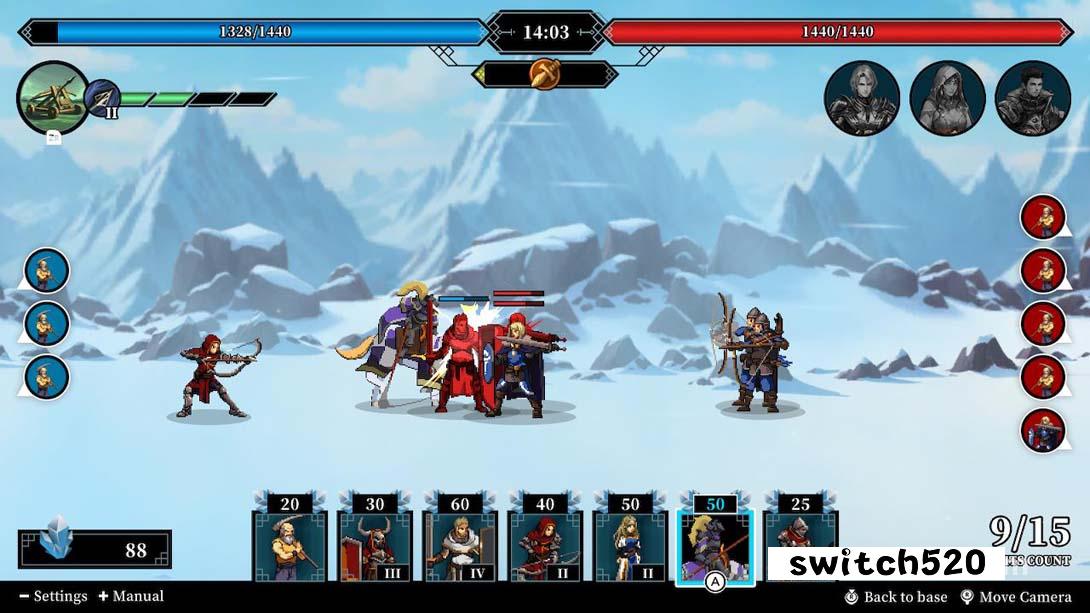Click the blue crystal resource icon

point(58,546)
